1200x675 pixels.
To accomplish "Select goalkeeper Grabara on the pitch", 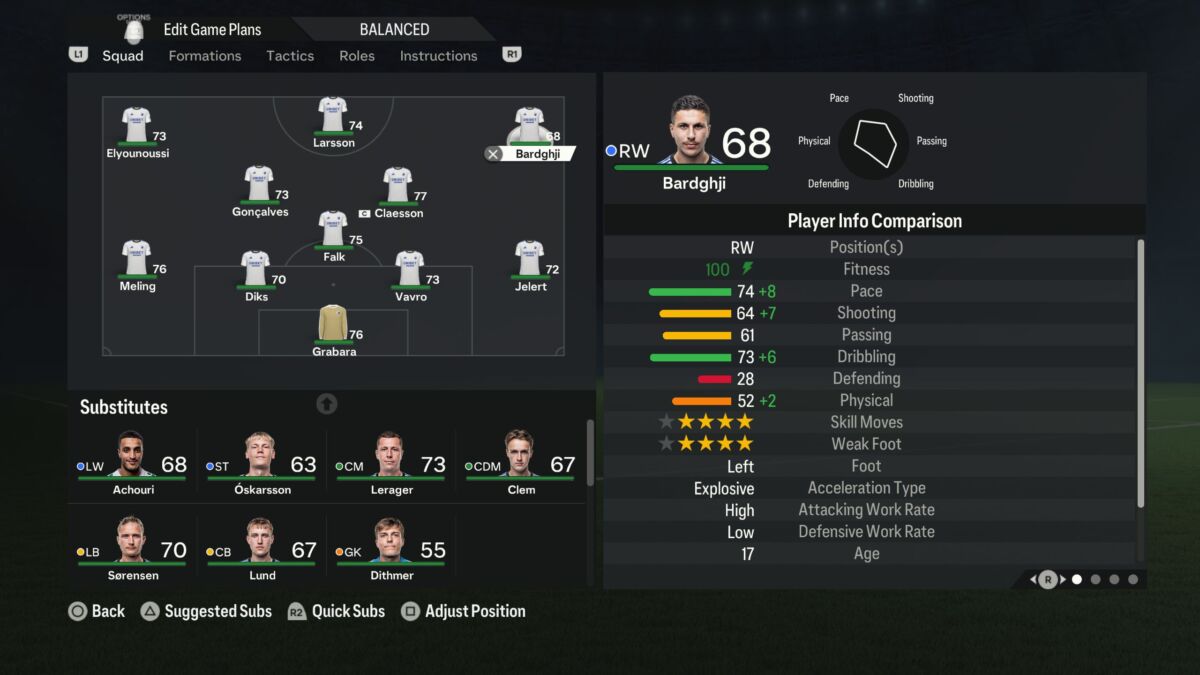I will coord(333,324).
